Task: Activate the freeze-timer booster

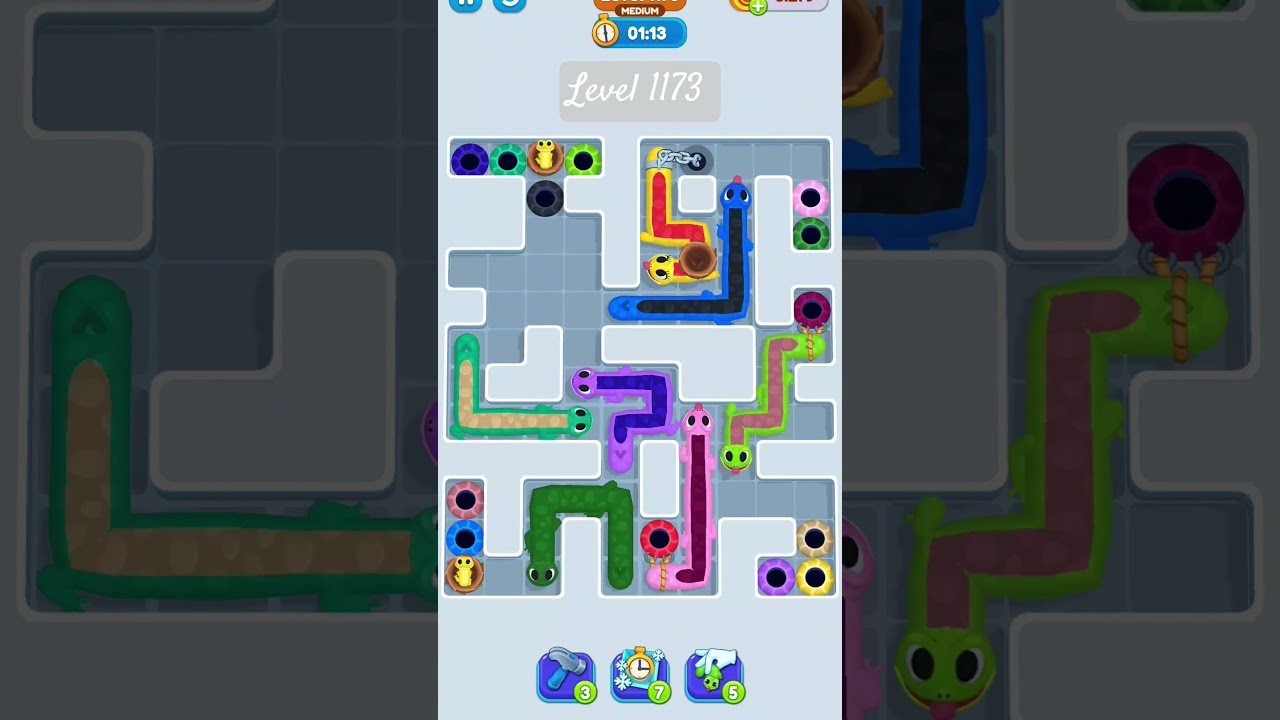Action: (640, 676)
